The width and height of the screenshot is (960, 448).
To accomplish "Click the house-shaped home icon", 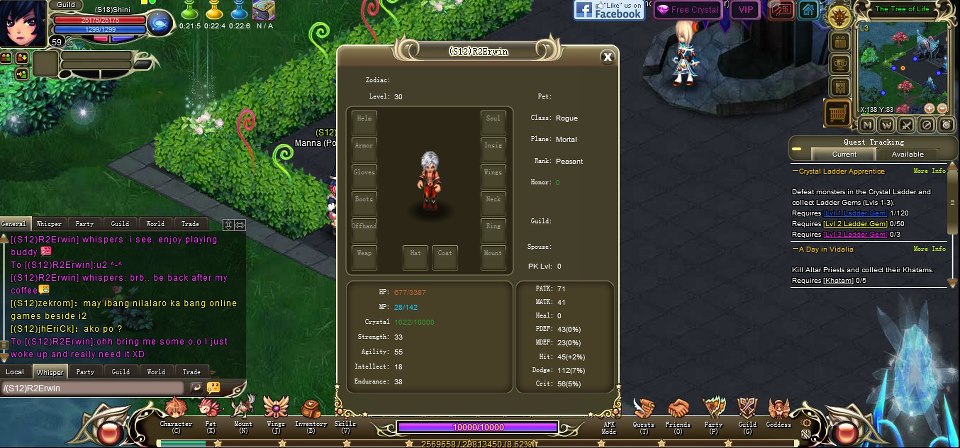I will [x=808, y=11].
